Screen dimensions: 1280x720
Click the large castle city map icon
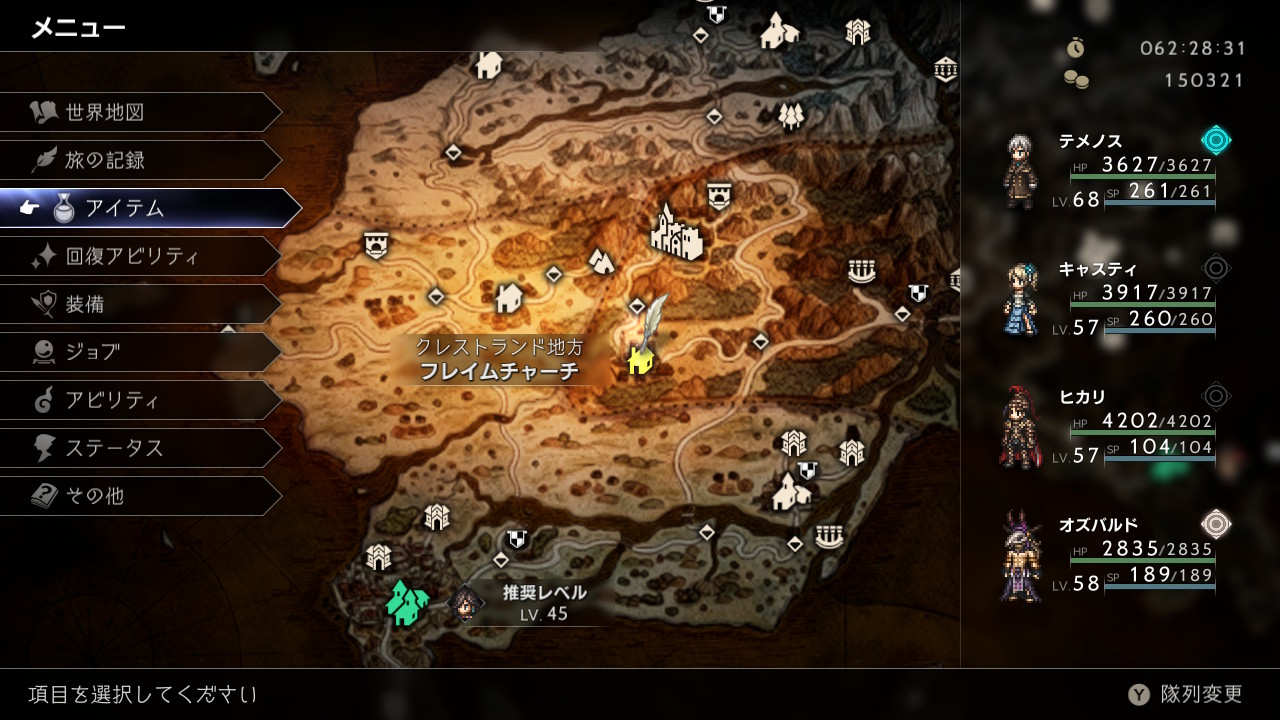coord(676,233)
